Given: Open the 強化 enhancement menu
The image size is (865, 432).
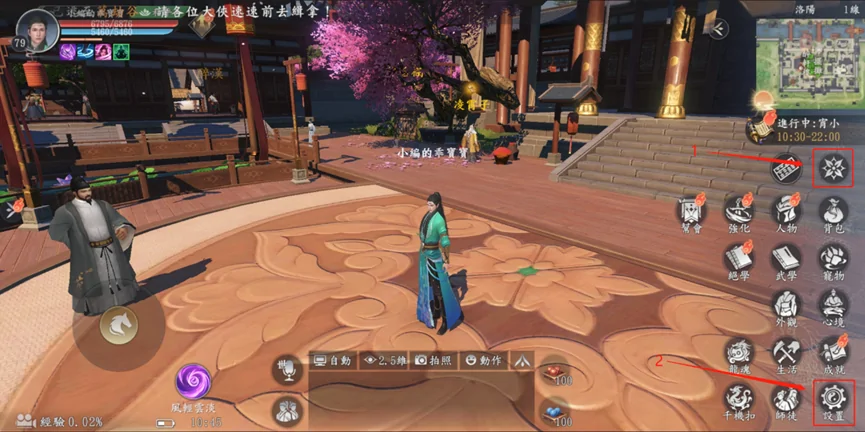Looking at the screenshot, I should 738,212.
